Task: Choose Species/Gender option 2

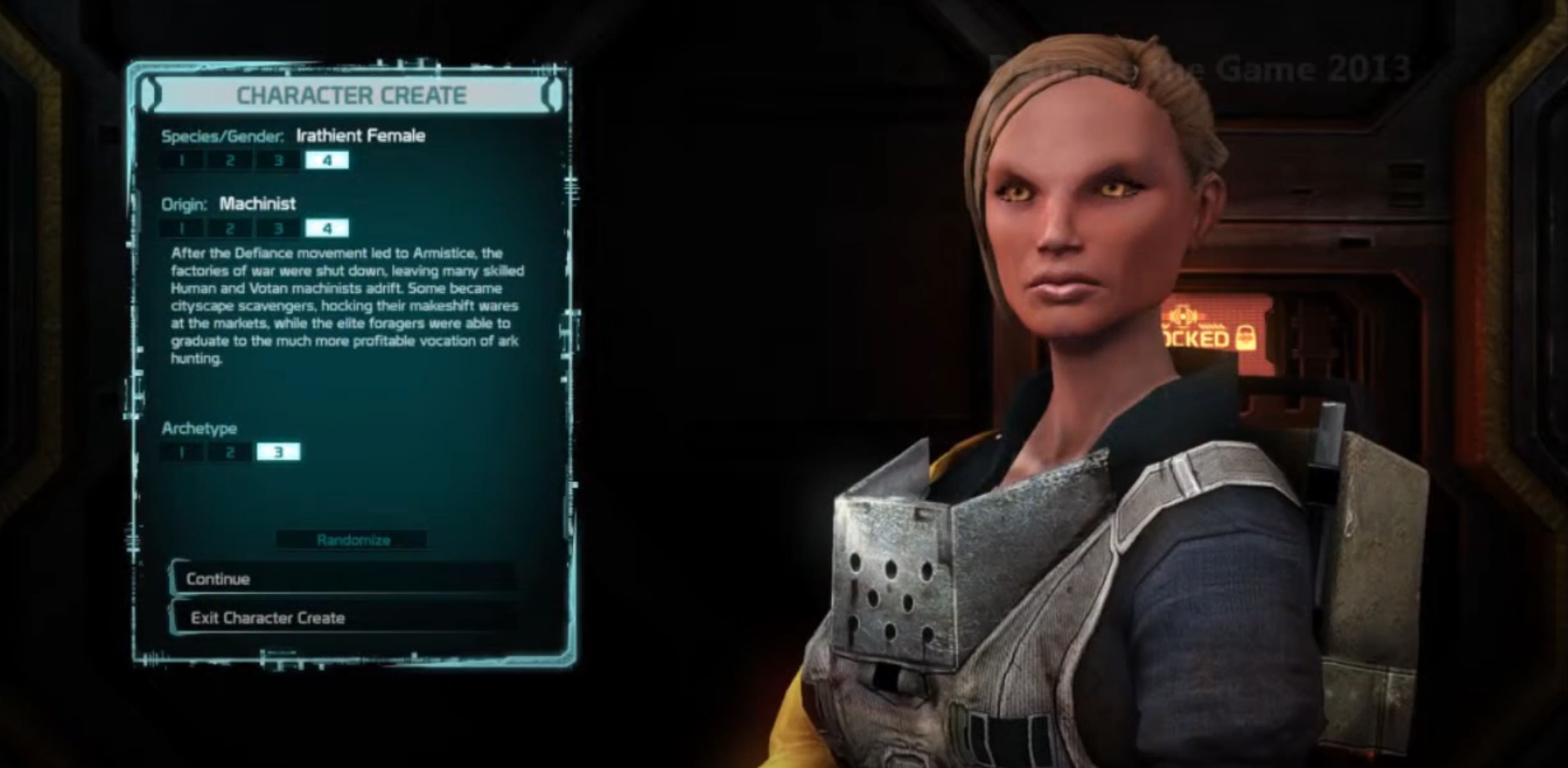Action: pos(230,161)
